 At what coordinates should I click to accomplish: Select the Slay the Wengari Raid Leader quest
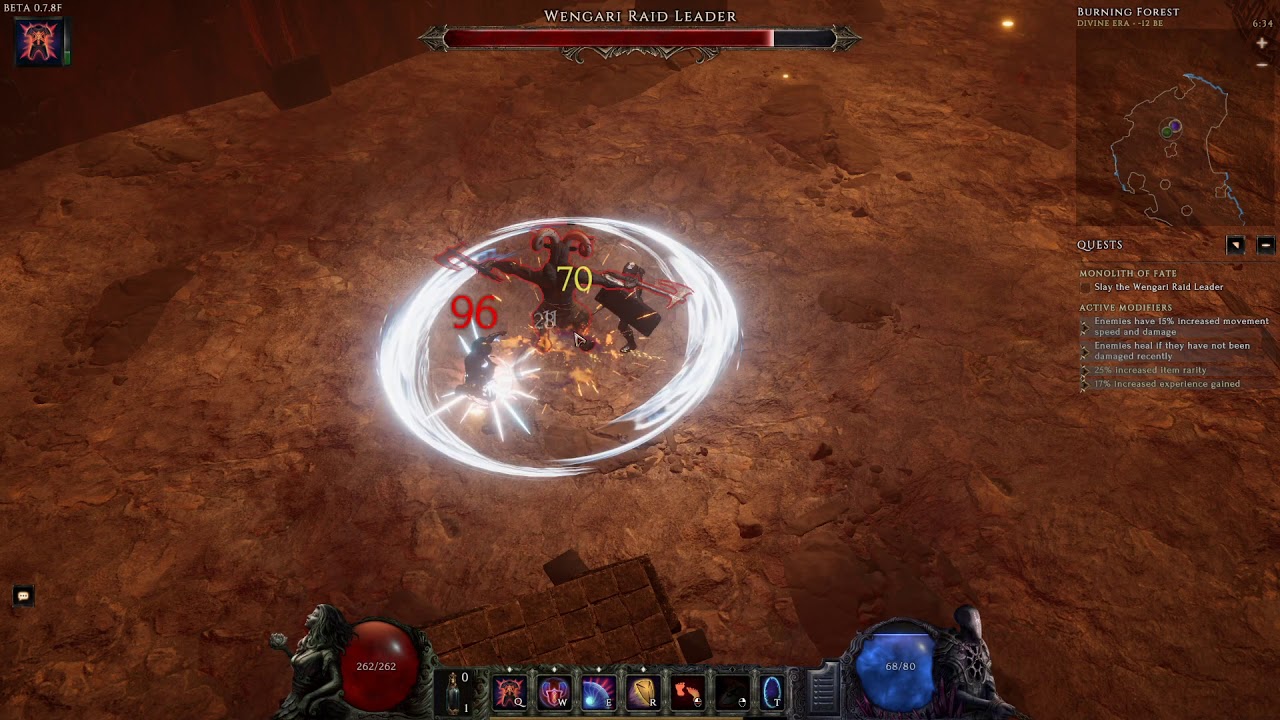(1158, 287)
